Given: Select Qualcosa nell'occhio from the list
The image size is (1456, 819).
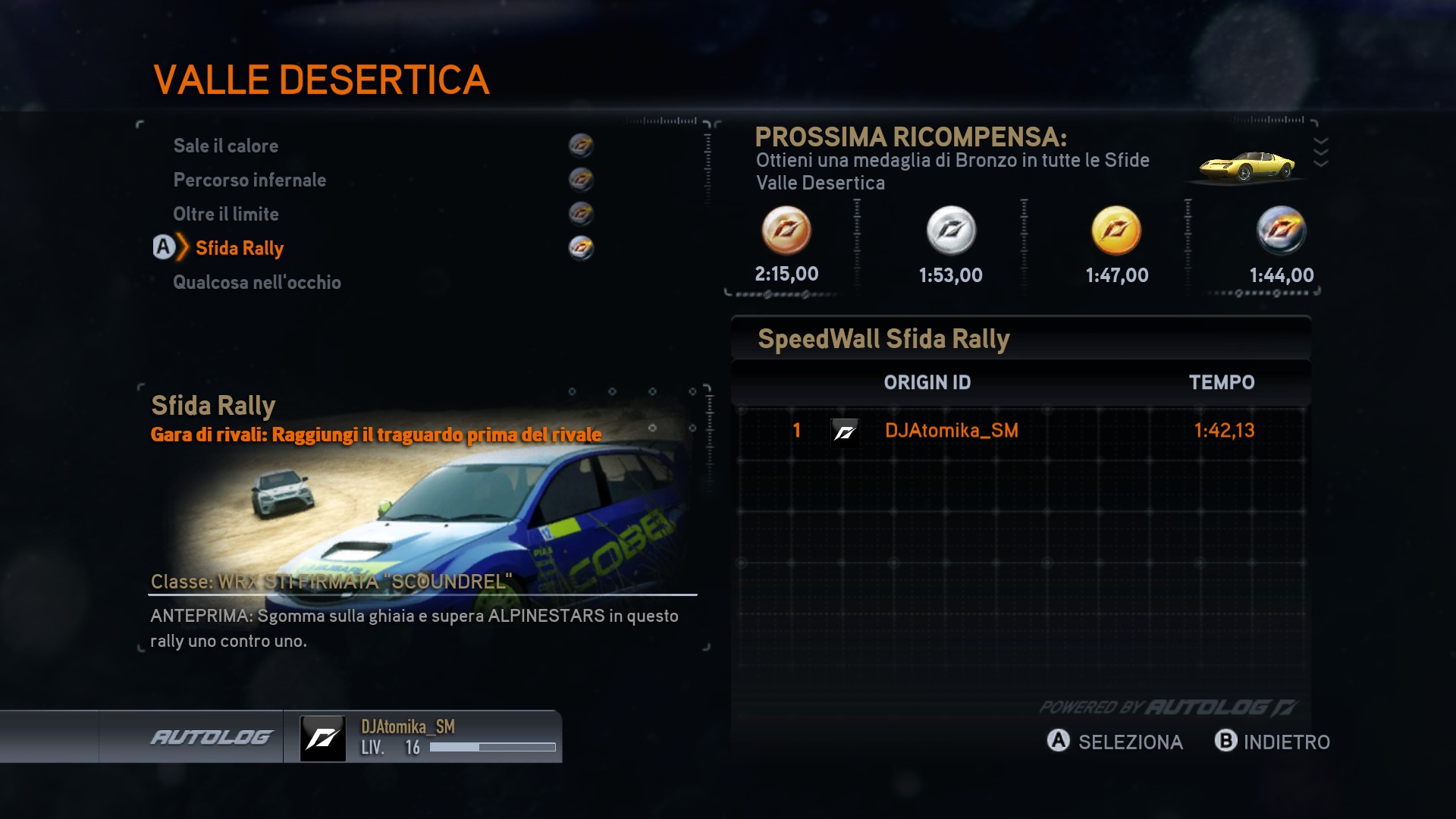Looking at the screenshot, I should (257, 282).
